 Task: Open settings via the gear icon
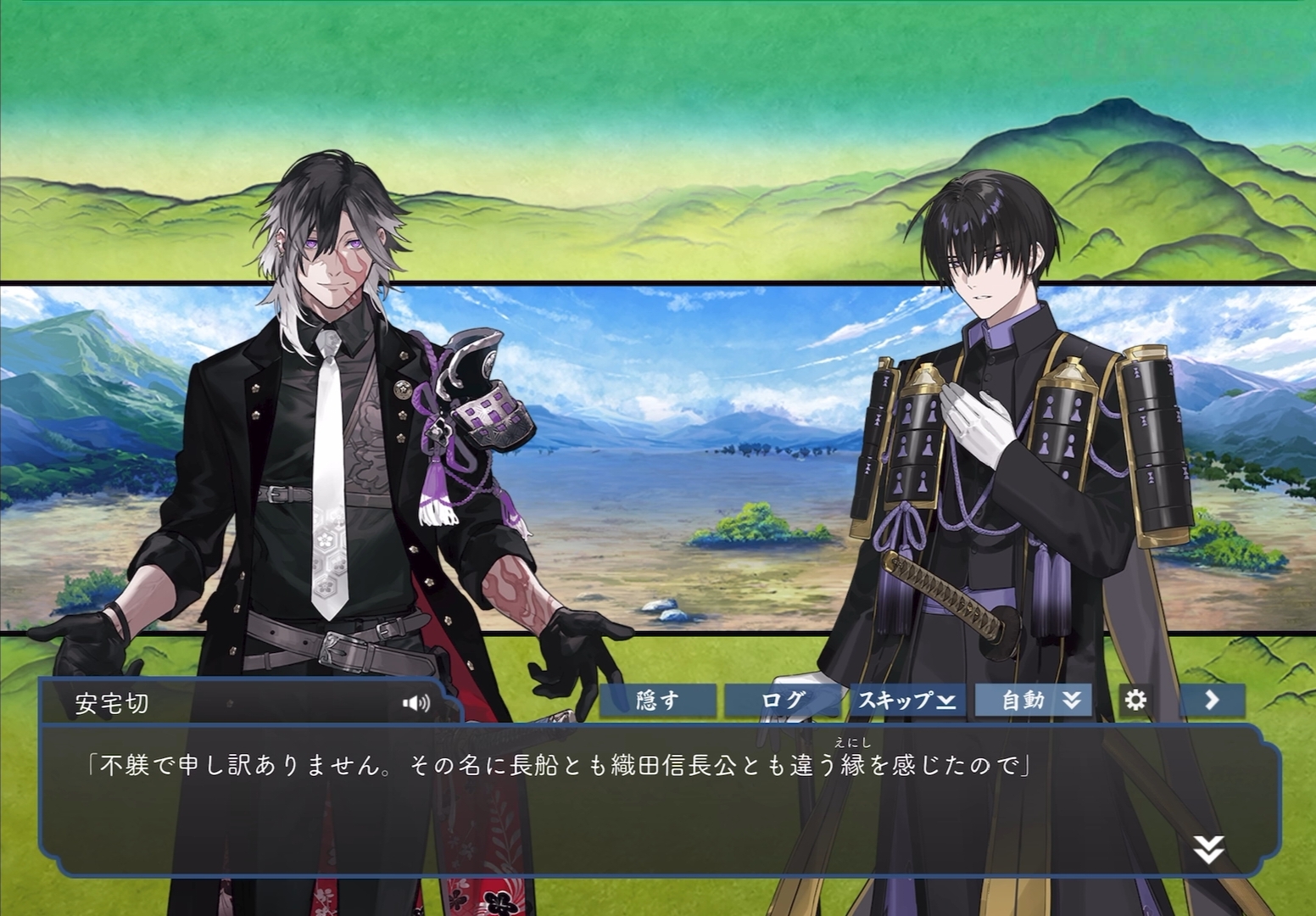tap(1135, 701)
